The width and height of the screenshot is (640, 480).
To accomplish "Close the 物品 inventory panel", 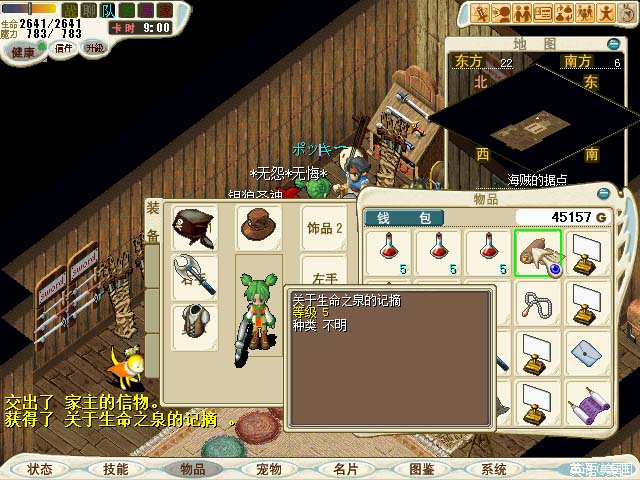I will (603, 194).
